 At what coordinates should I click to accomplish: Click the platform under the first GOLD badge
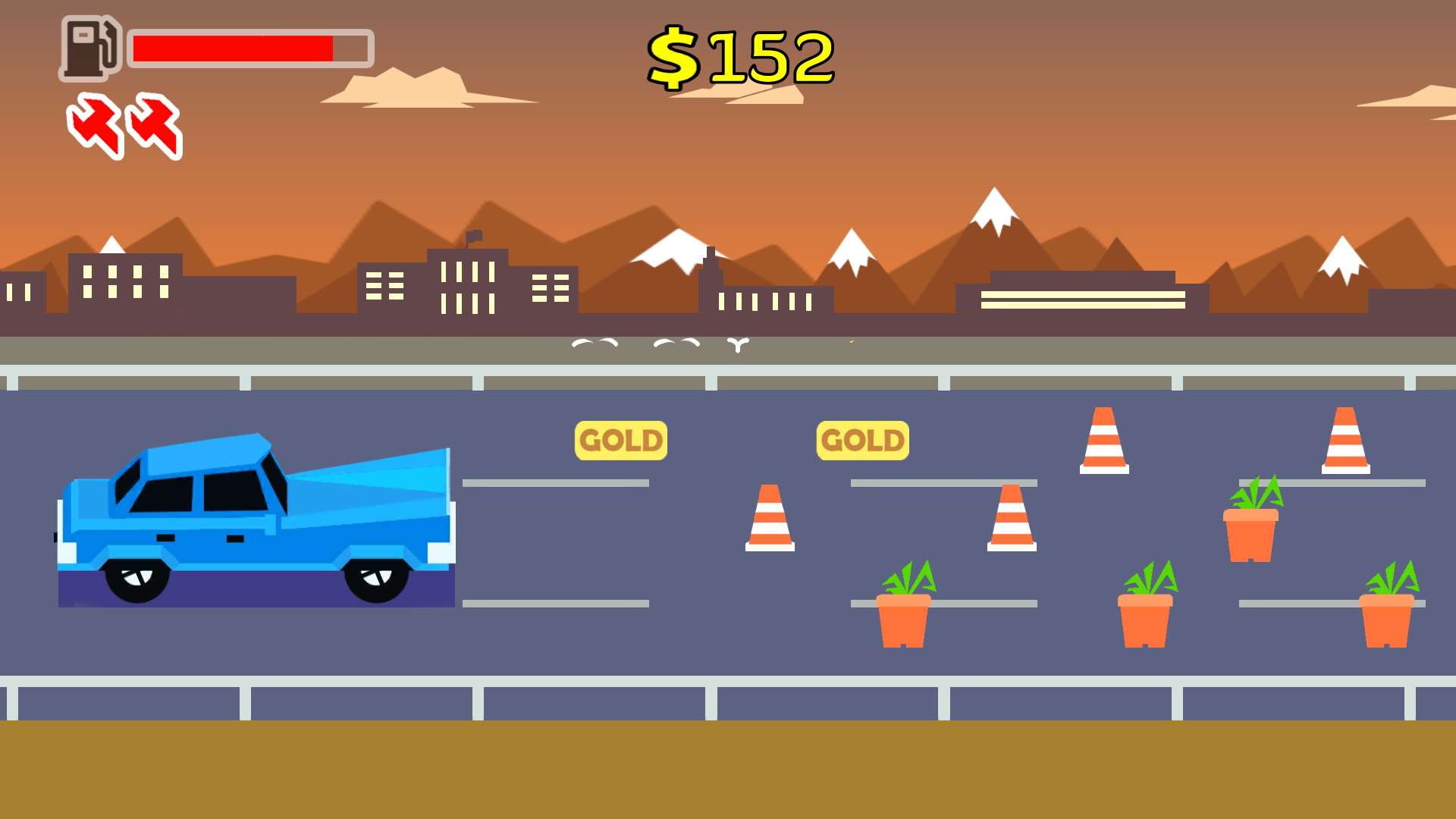point(557,482)
